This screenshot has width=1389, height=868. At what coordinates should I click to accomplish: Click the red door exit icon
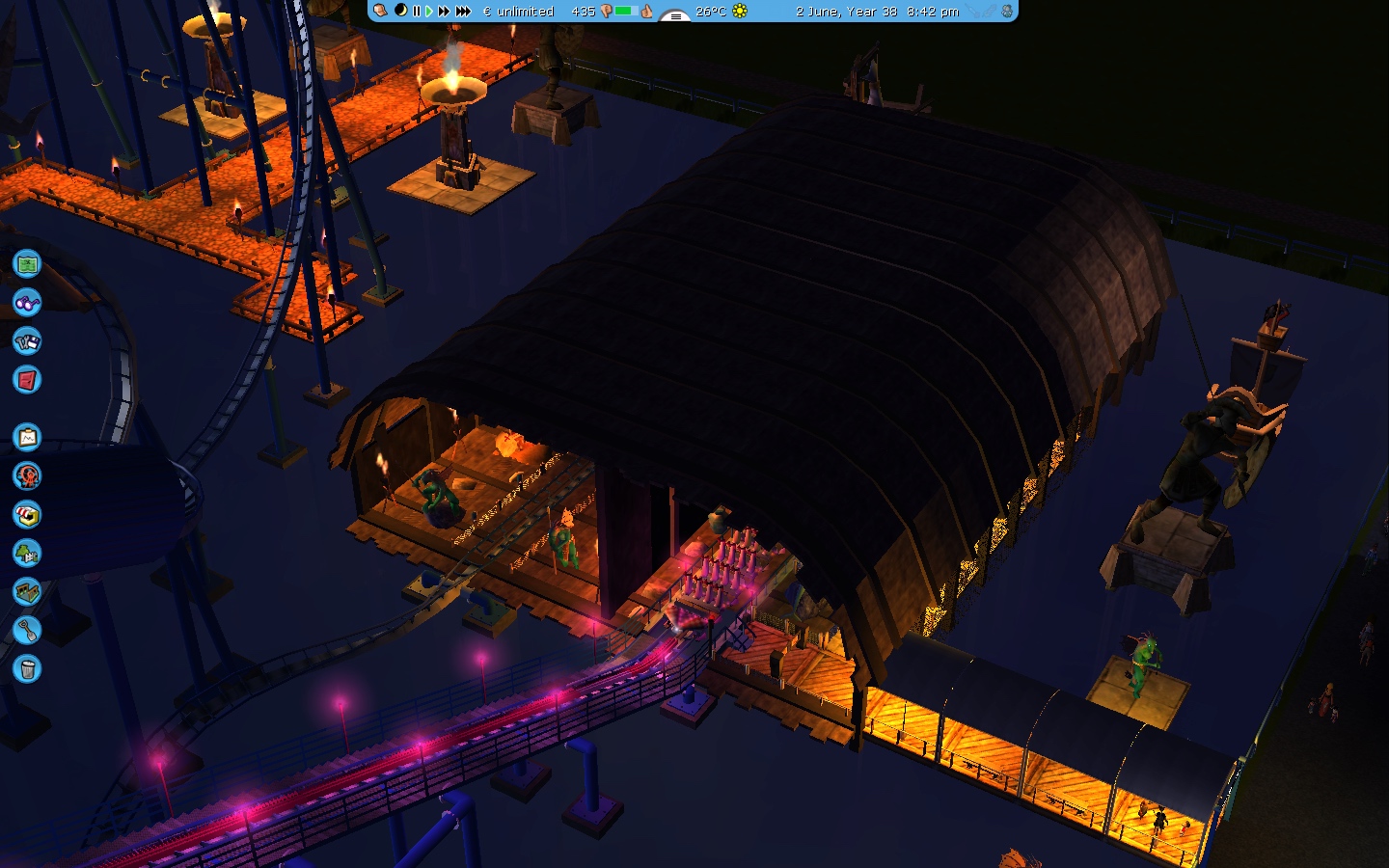click(x=27, y=380)
